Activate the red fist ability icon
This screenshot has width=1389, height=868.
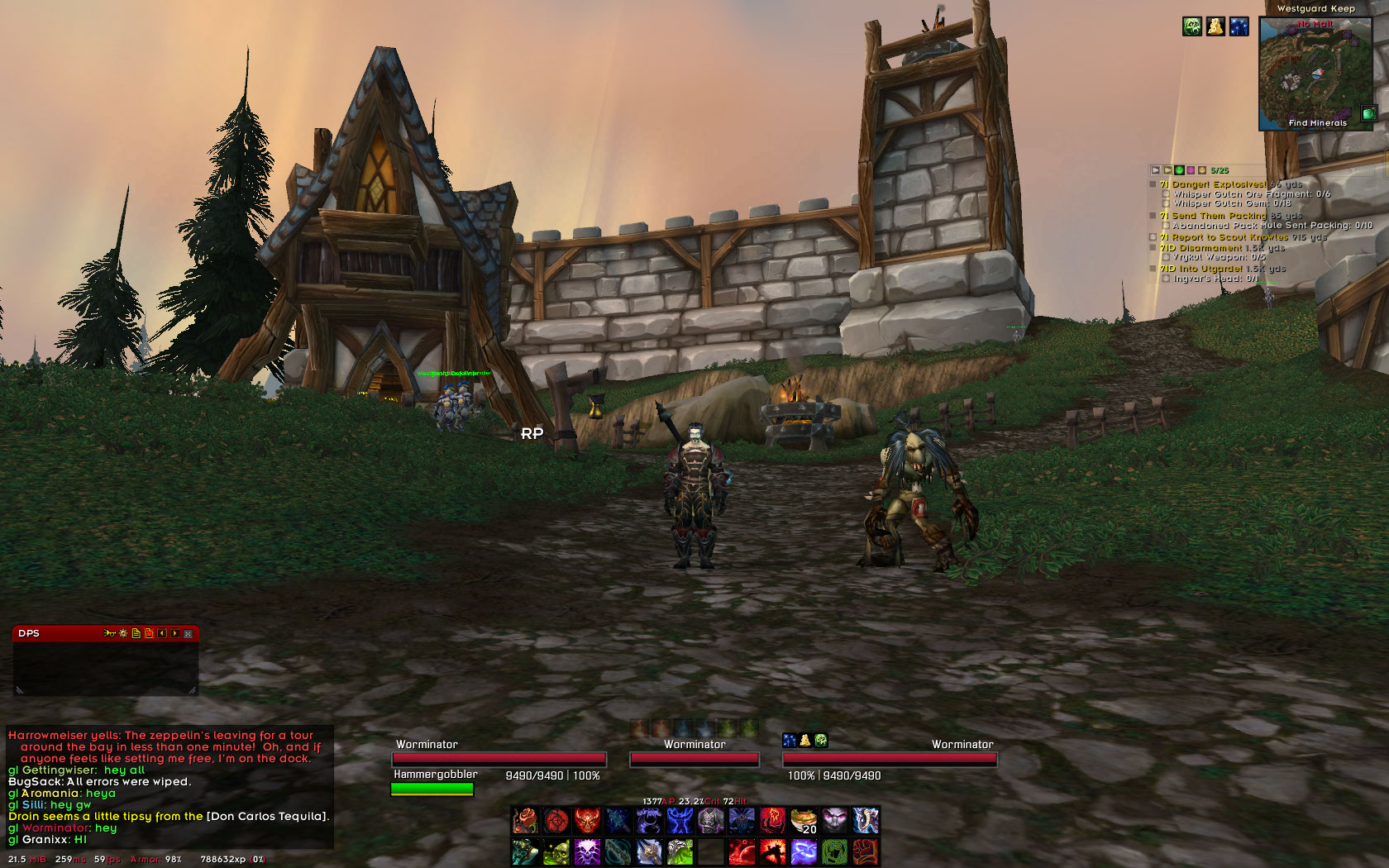[865, 851]
